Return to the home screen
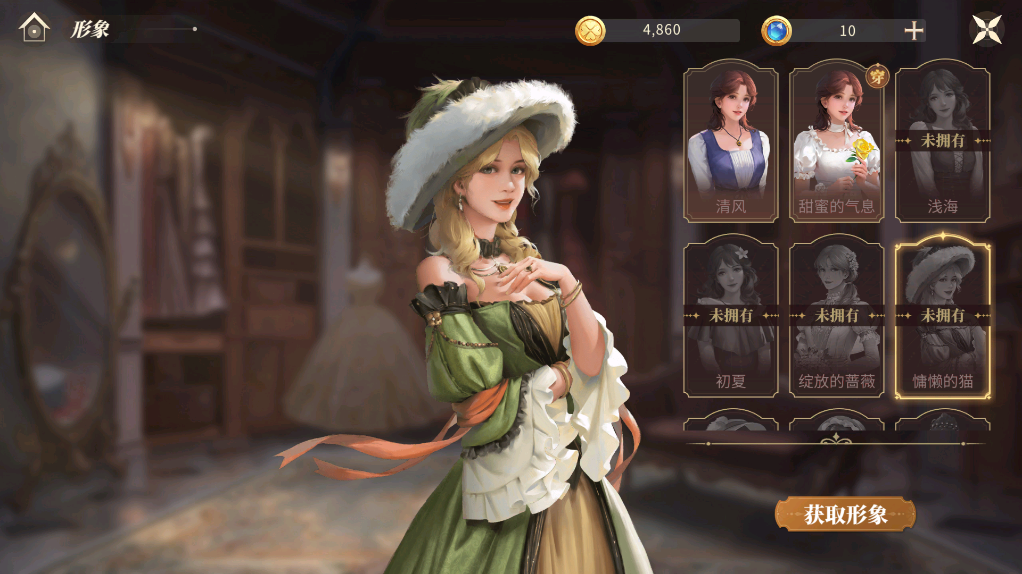Viewport: 1022px width, 574px height. click(34, 28)
